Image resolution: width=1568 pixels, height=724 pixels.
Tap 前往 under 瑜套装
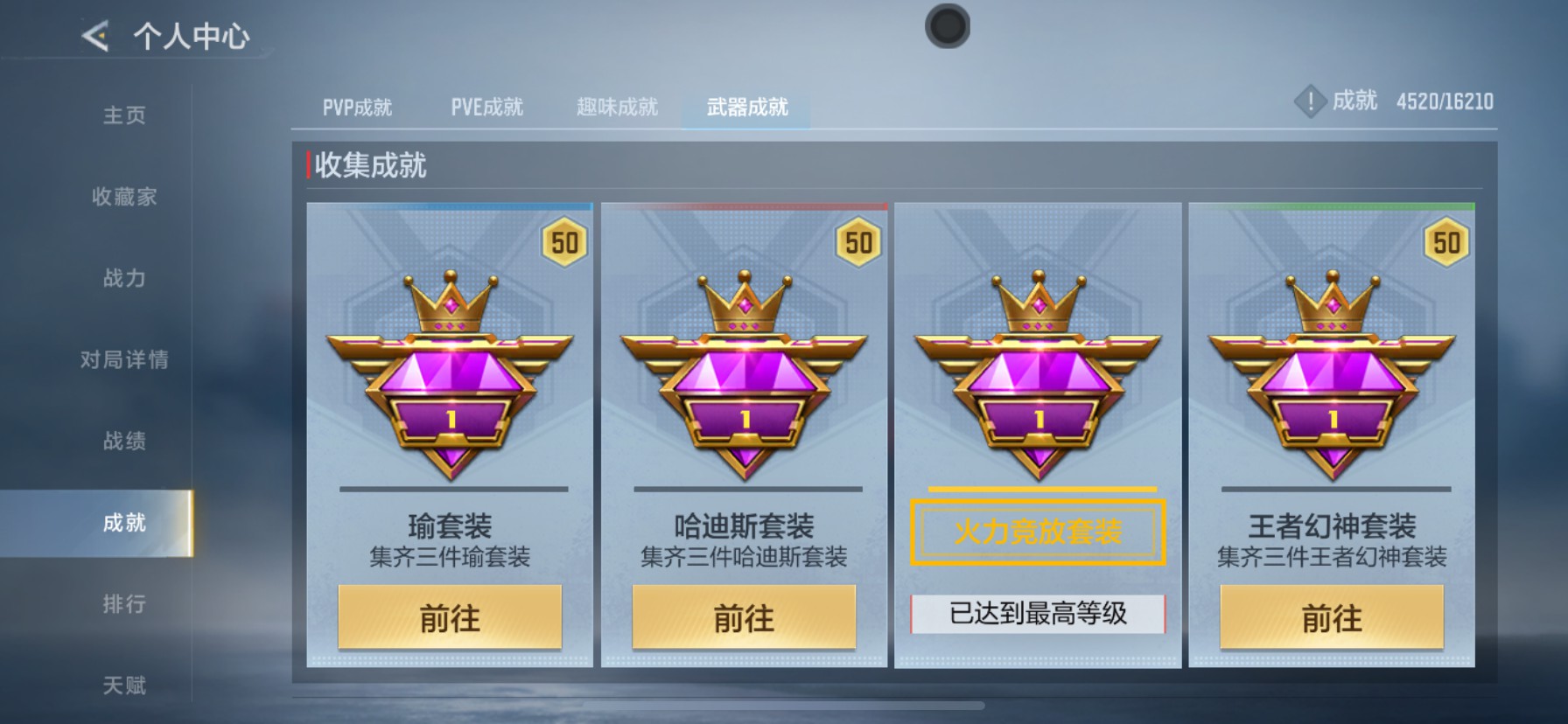pyautogui.click(x=450, y=619)
